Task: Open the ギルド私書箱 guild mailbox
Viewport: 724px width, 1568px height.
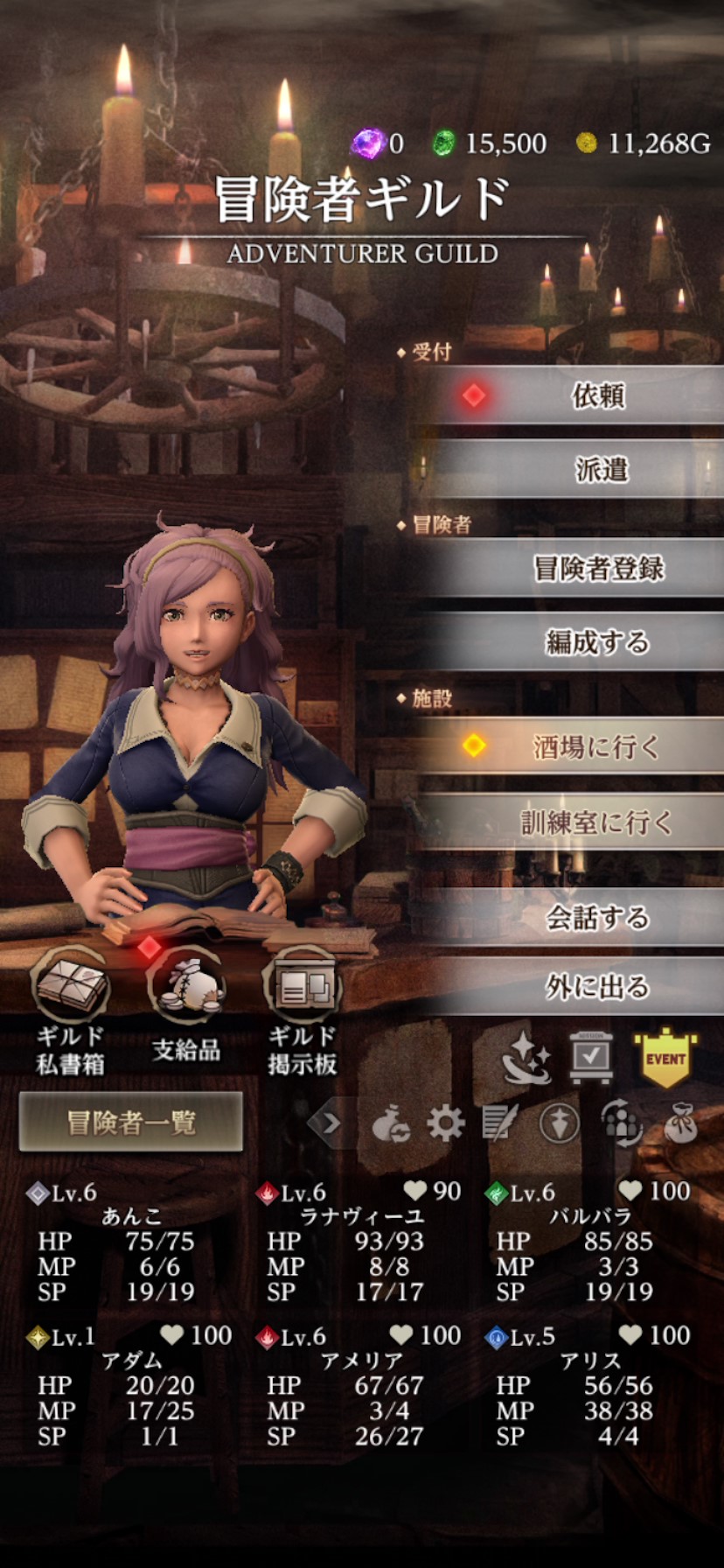Action: pyautogui.click(x=71, y=1006)
